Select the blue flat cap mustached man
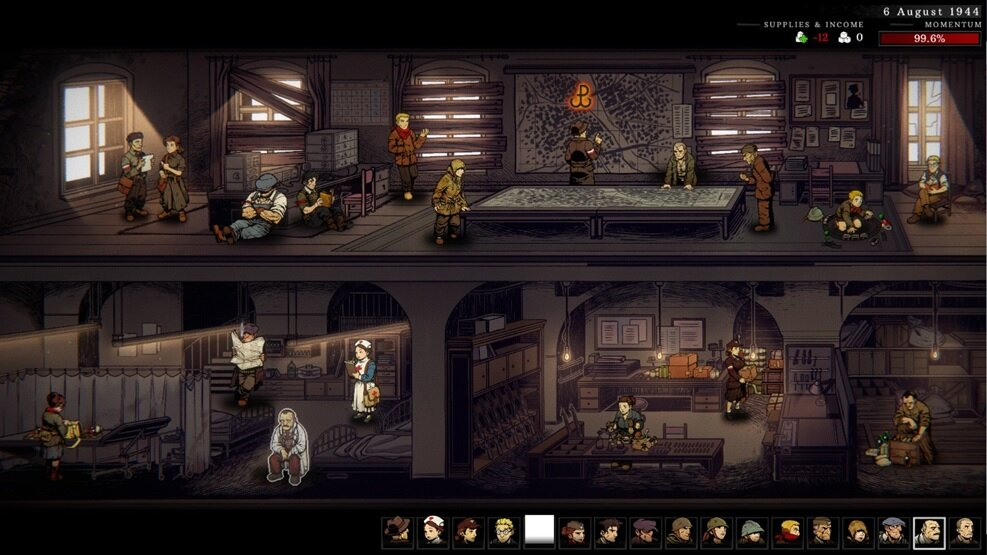Image resolution: width=987 pixels, height=555 pixels. pyautogui.click(x=893, y=530)
